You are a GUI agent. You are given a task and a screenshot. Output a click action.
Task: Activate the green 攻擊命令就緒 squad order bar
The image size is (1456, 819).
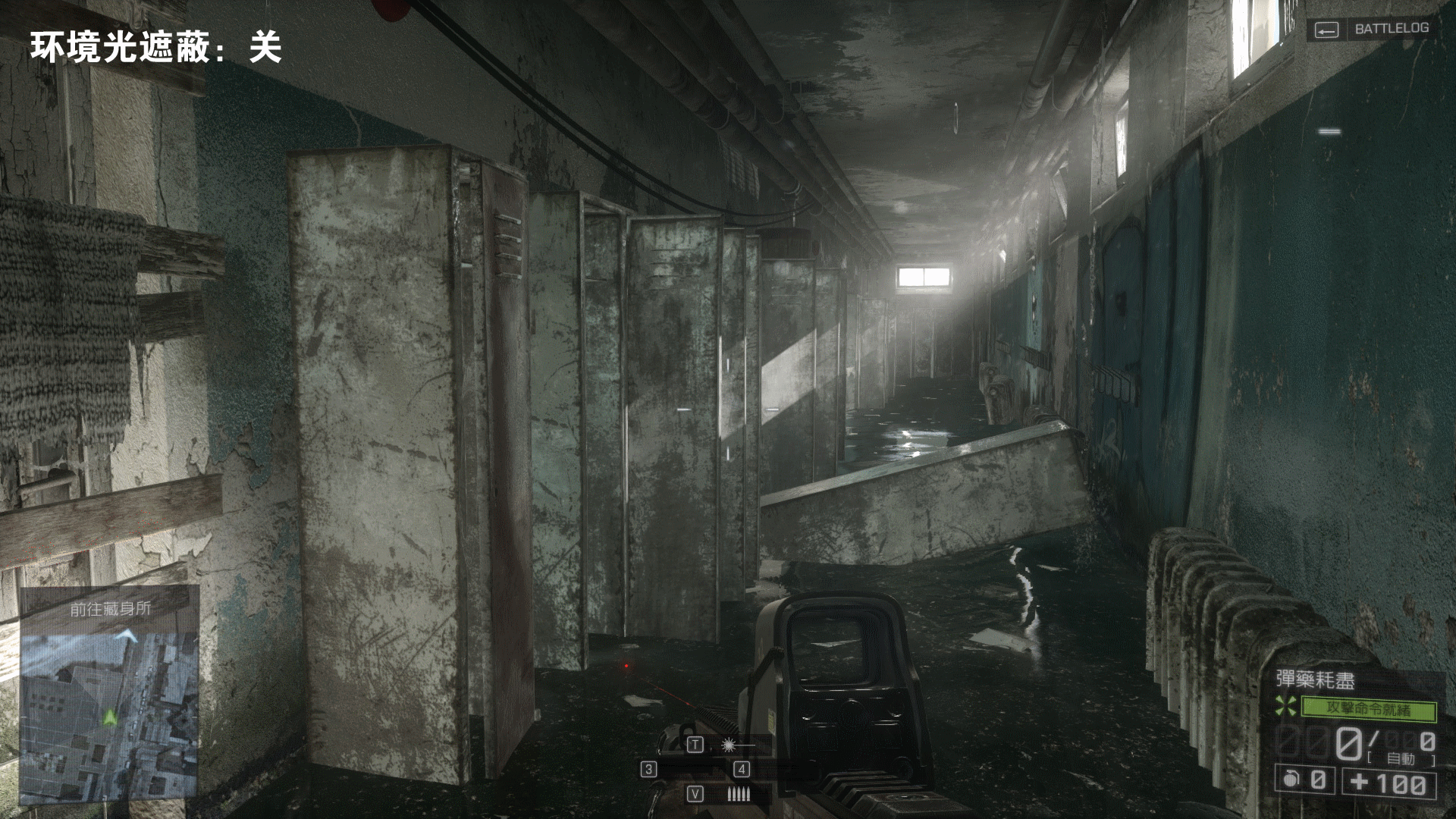coord(1368,710)
